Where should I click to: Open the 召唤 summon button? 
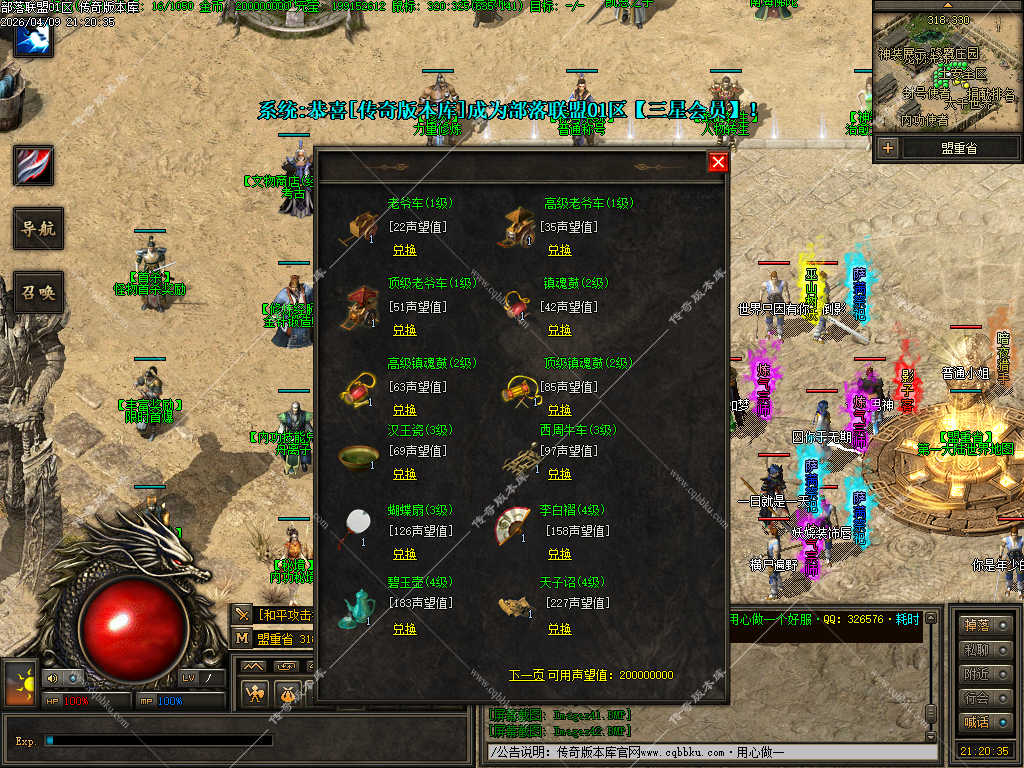click(x=38, y=293)
